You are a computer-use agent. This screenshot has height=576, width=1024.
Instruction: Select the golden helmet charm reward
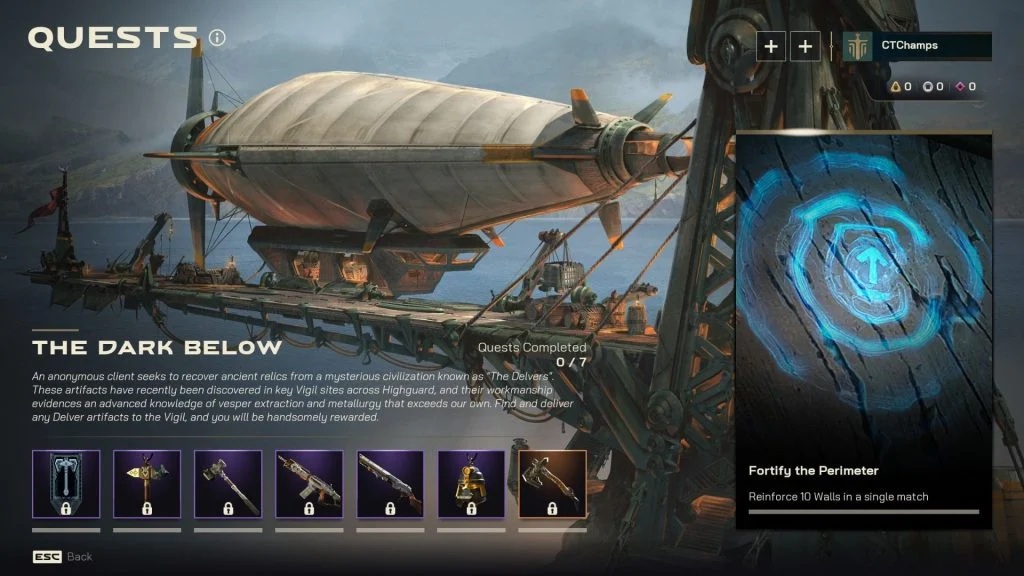(x=471, y=484)
